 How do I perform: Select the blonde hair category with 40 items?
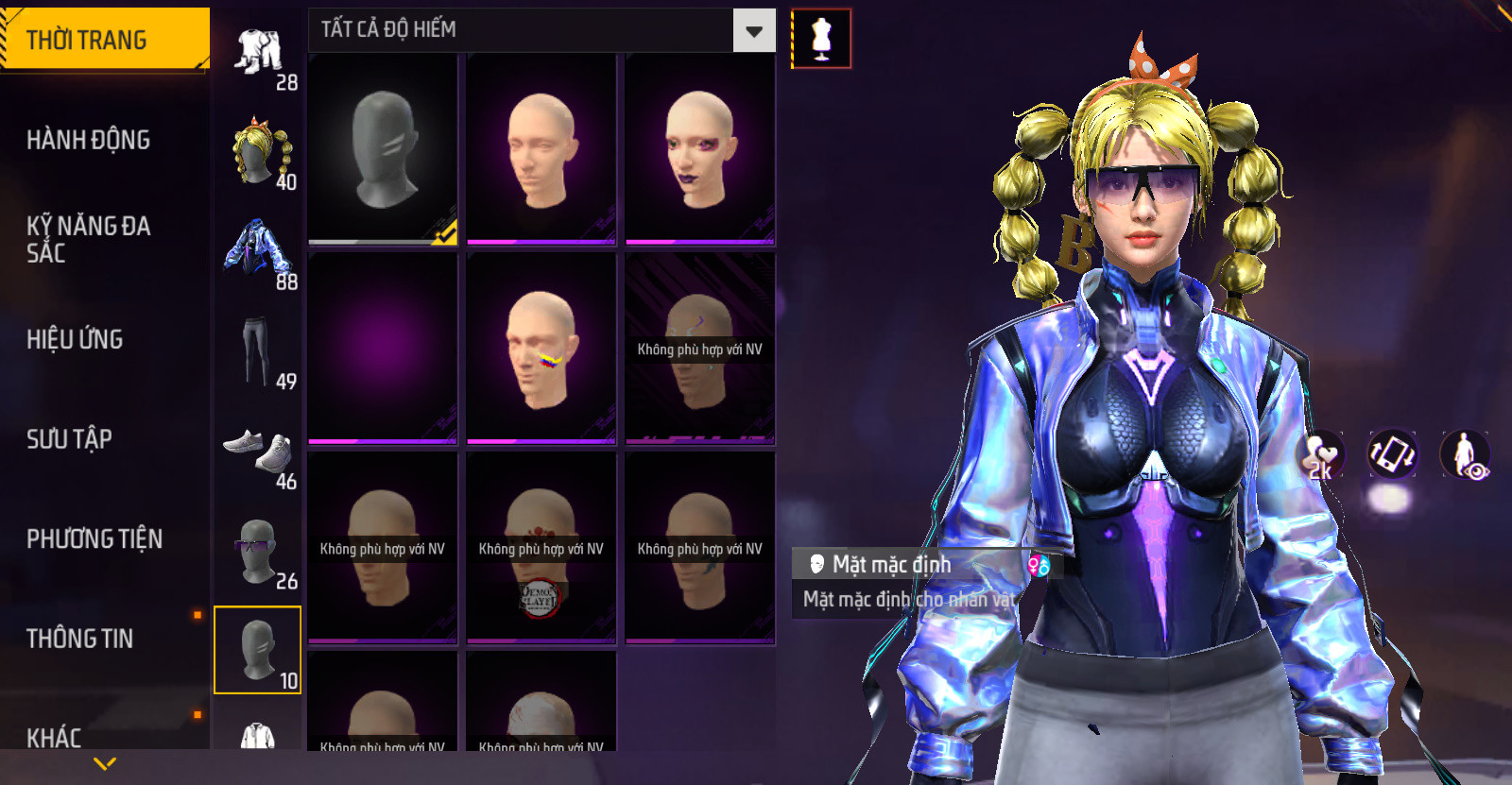[x=259, y=154]
